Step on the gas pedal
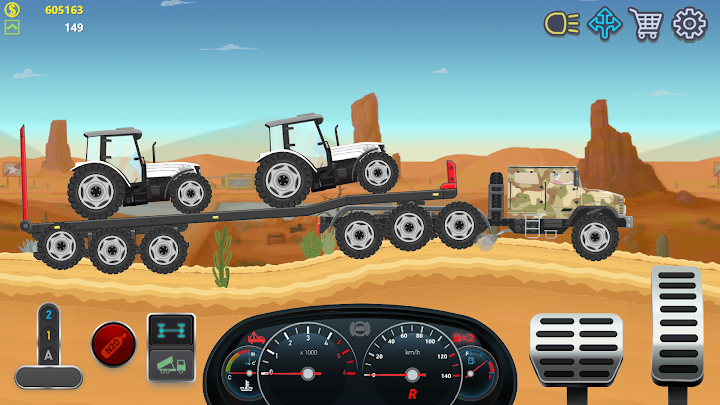The height and width of the screenshot is (405, 720). point(676,325)
